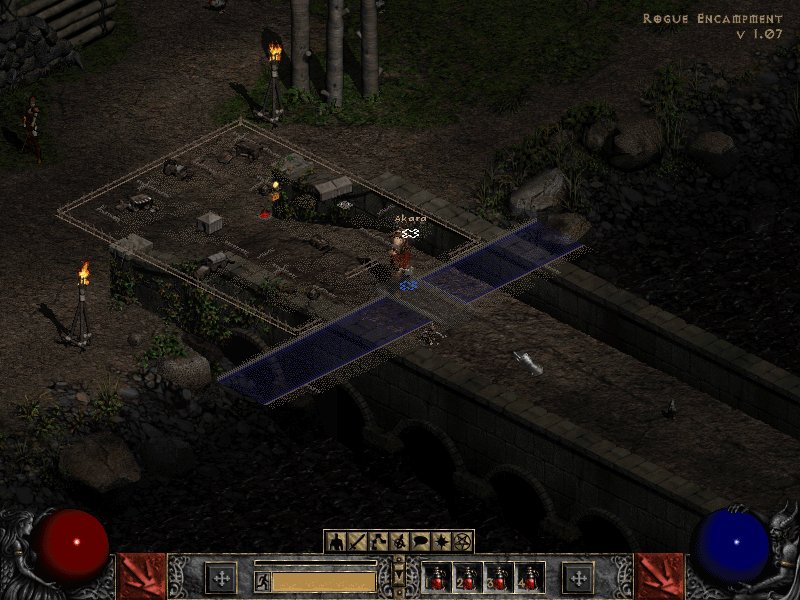Click the cross-arrow button beside the potion belt
The width and height of the screenshot is (800, 600).
tap(578, 577)
